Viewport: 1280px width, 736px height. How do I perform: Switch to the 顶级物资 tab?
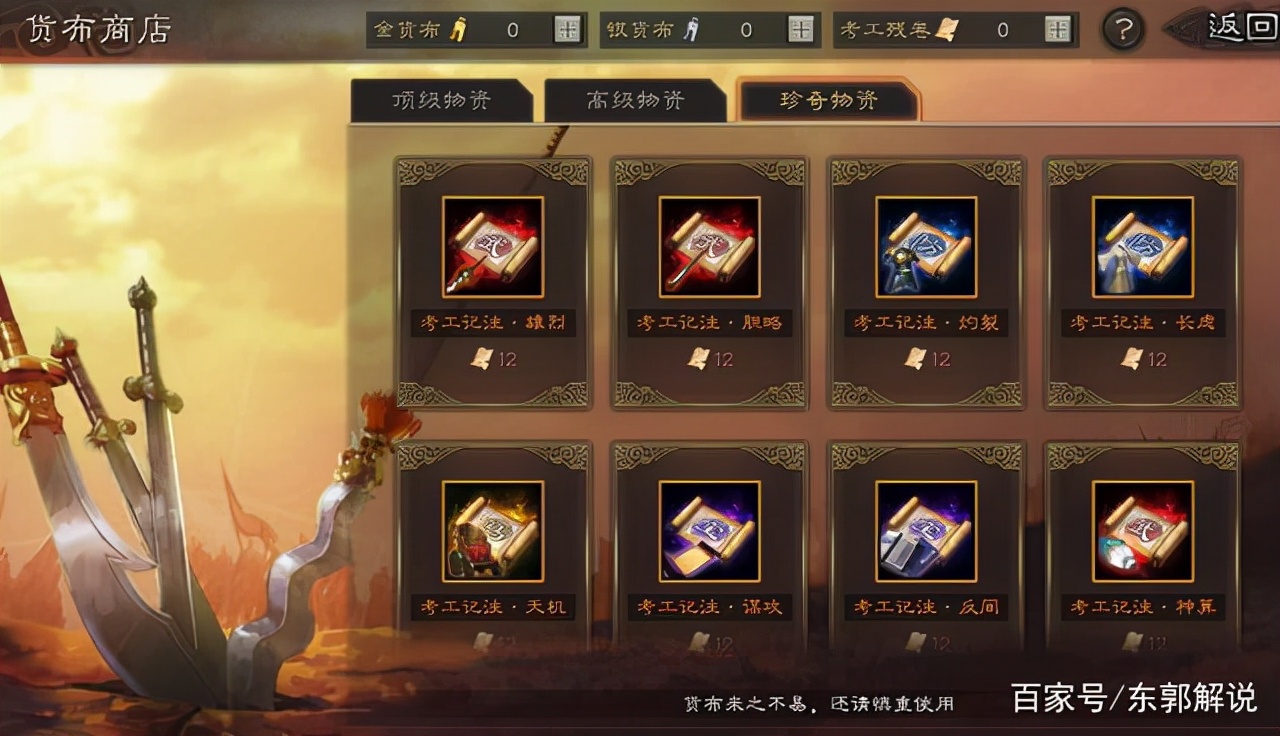point(447,99)
